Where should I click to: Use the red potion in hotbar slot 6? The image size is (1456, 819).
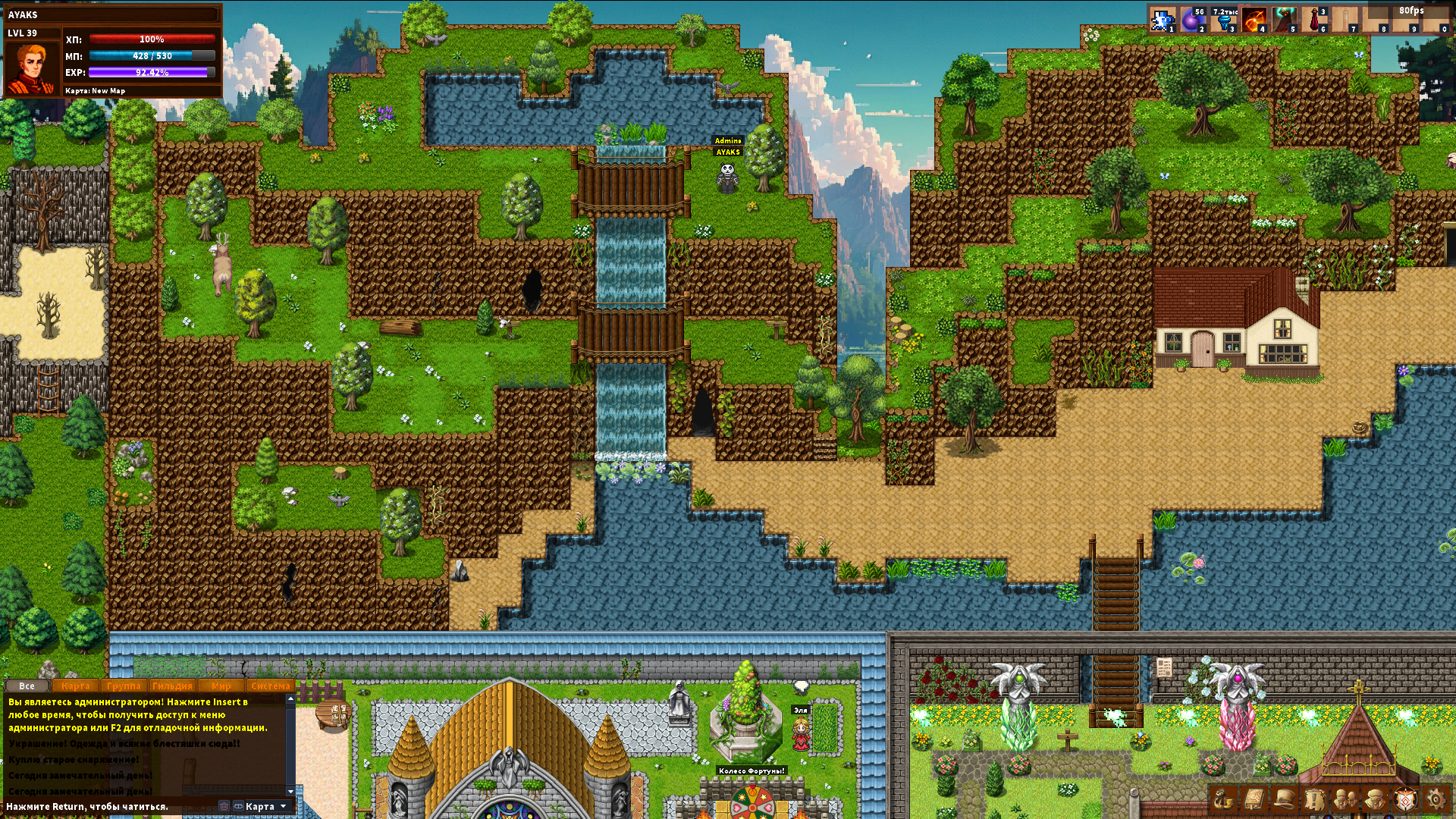pyautogui.click(x=1313, y=20)
